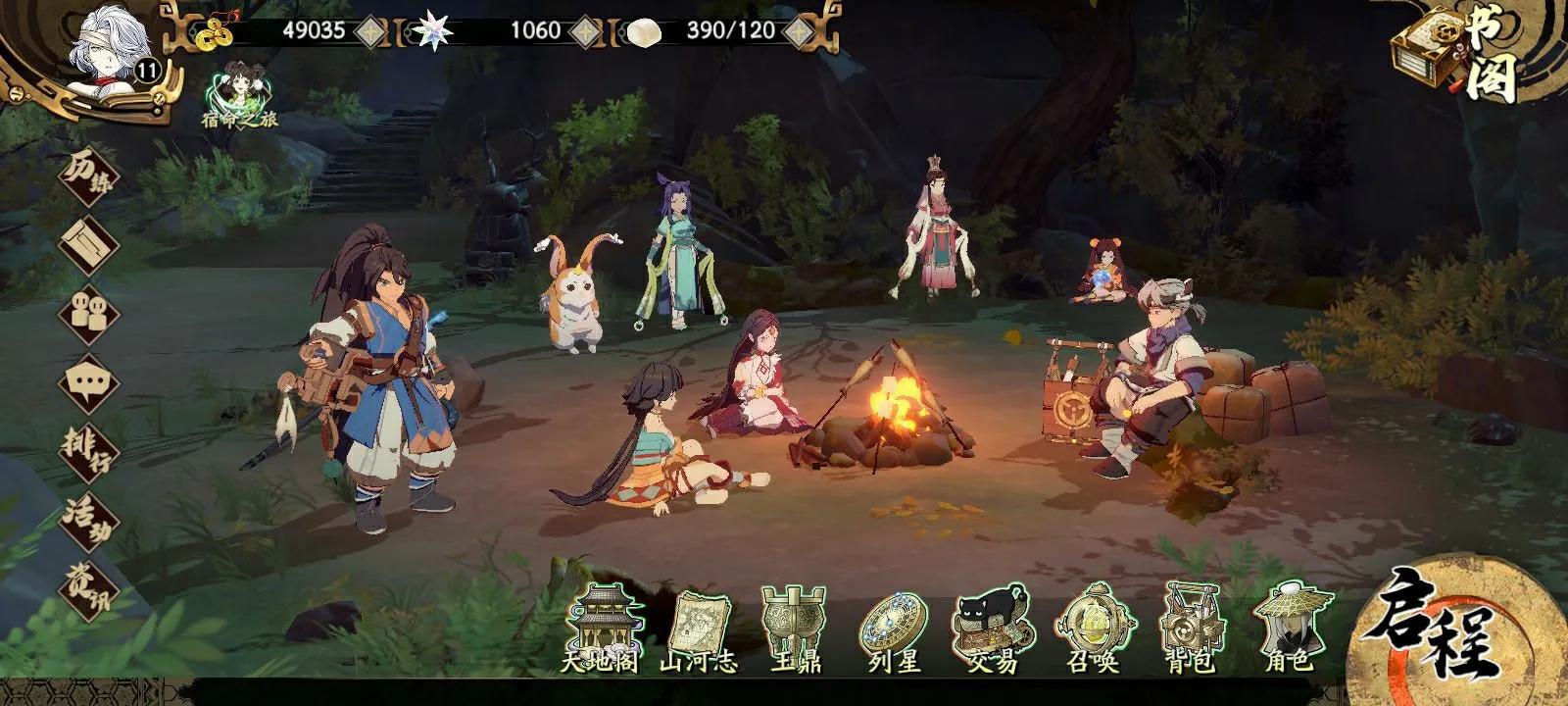1568x706 pixels.
Task: Open the 玉鼎 cauldron
Action: click(796, 630)
